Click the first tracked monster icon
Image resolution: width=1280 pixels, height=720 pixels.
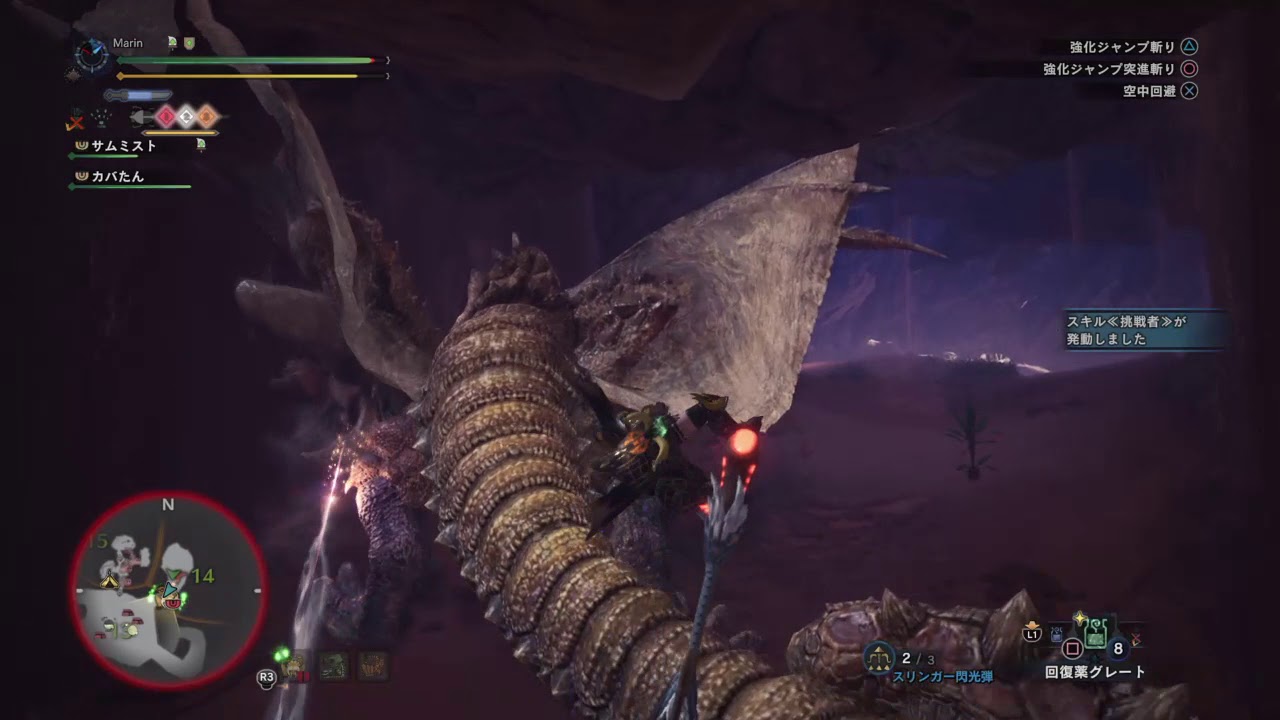tap(296, 666)
